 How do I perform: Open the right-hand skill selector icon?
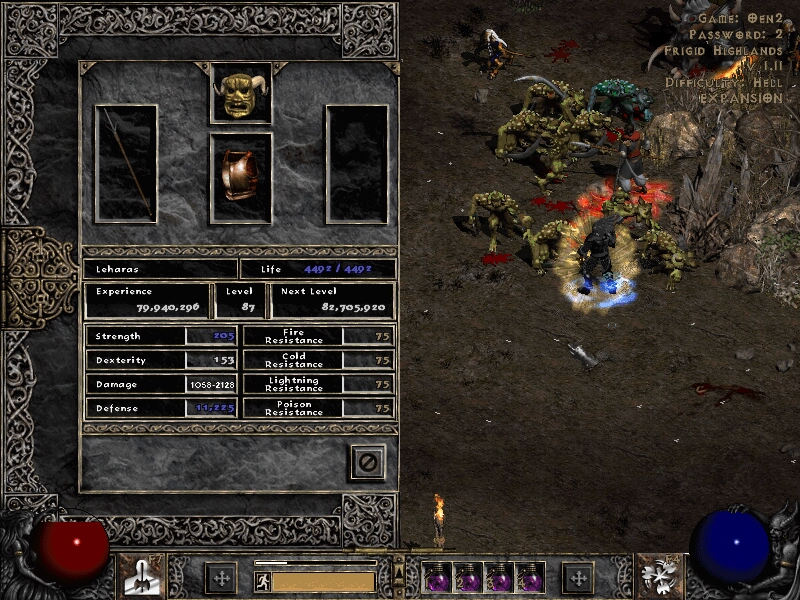(658, 576)
